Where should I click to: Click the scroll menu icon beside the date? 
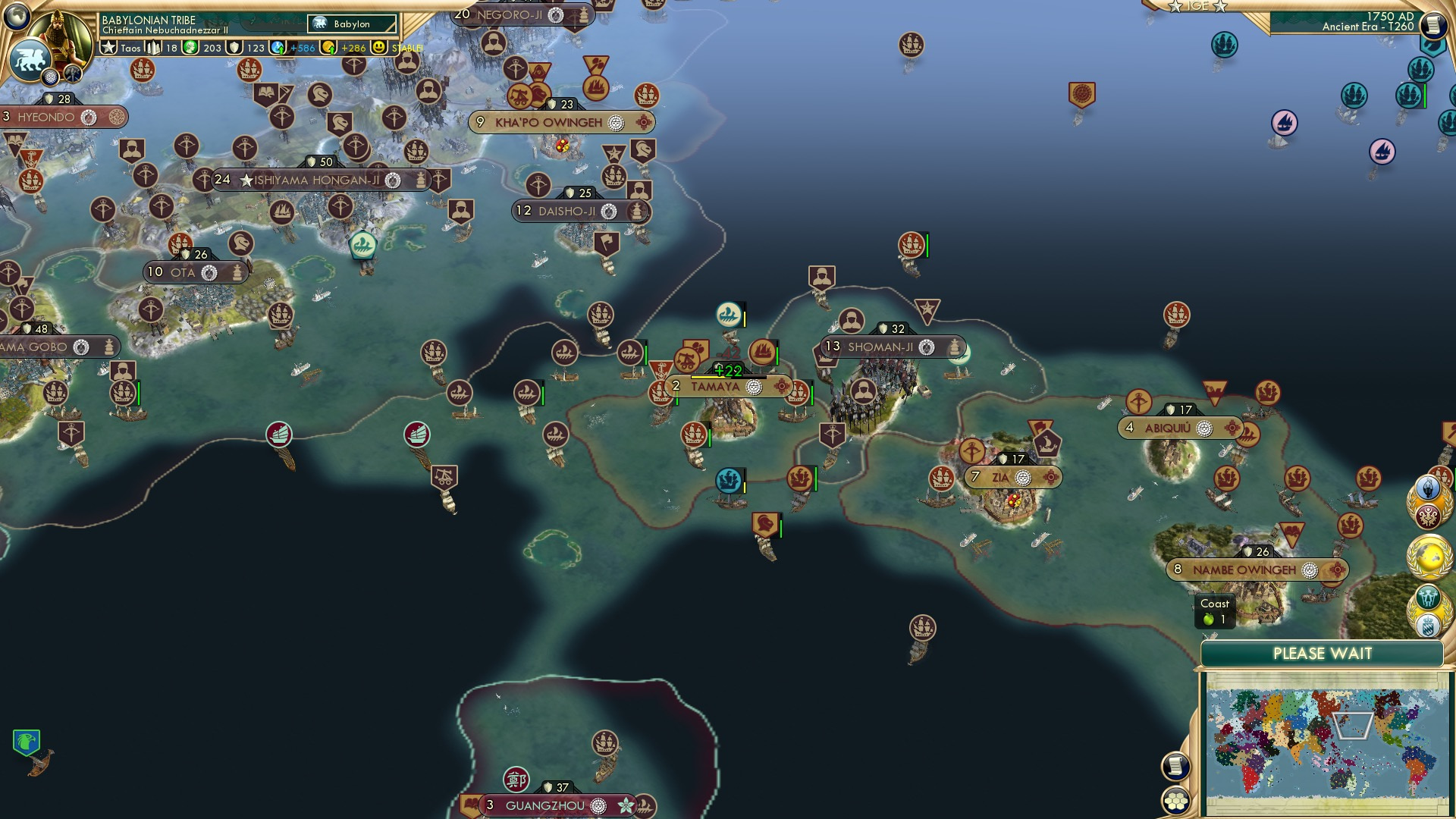1432,25
